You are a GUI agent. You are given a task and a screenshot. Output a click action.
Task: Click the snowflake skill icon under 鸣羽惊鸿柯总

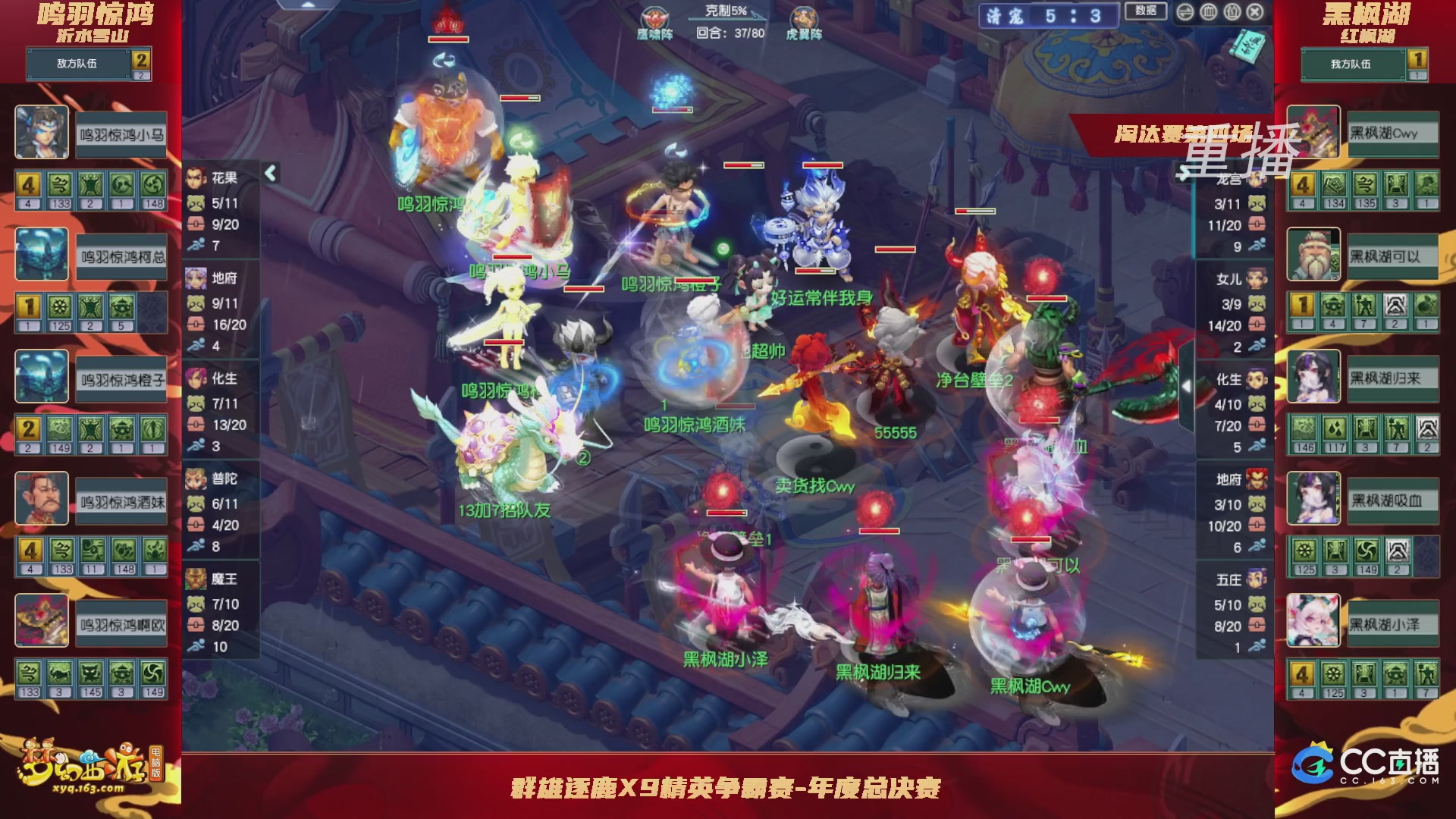60,308
